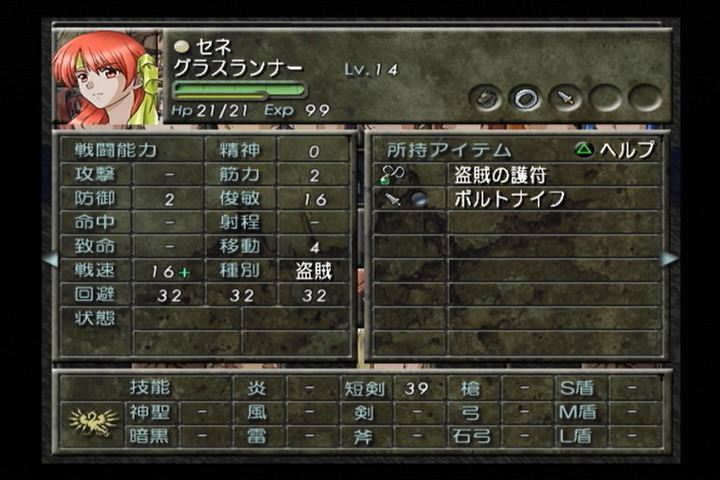Click the silver ring equipment slot icon
Image resolution: width=720 pixels, height=480 pixels.
(525, 98)
